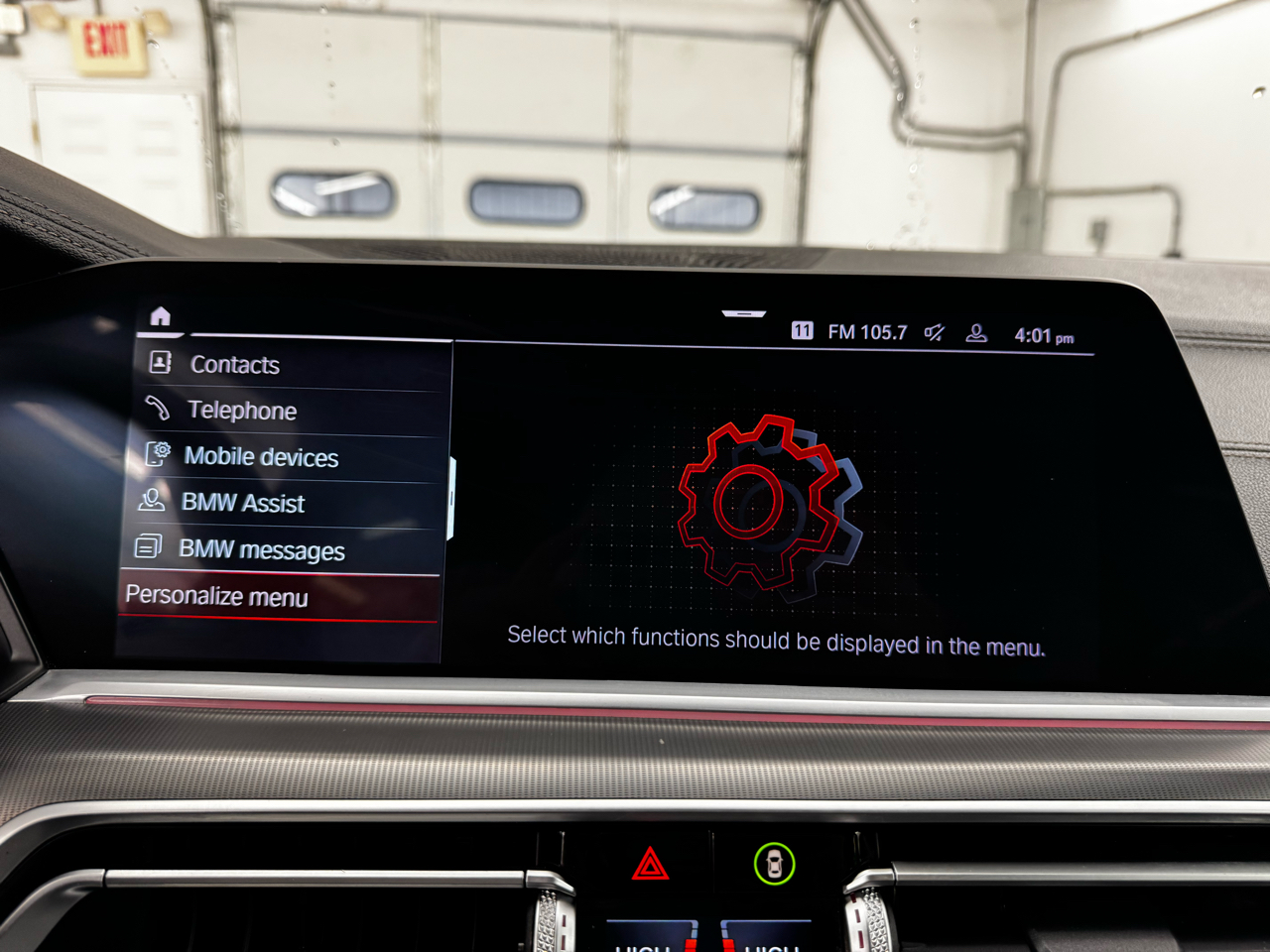Click the Contacts address-book icon
The image size is (1270, 952).
coord(159,364)
